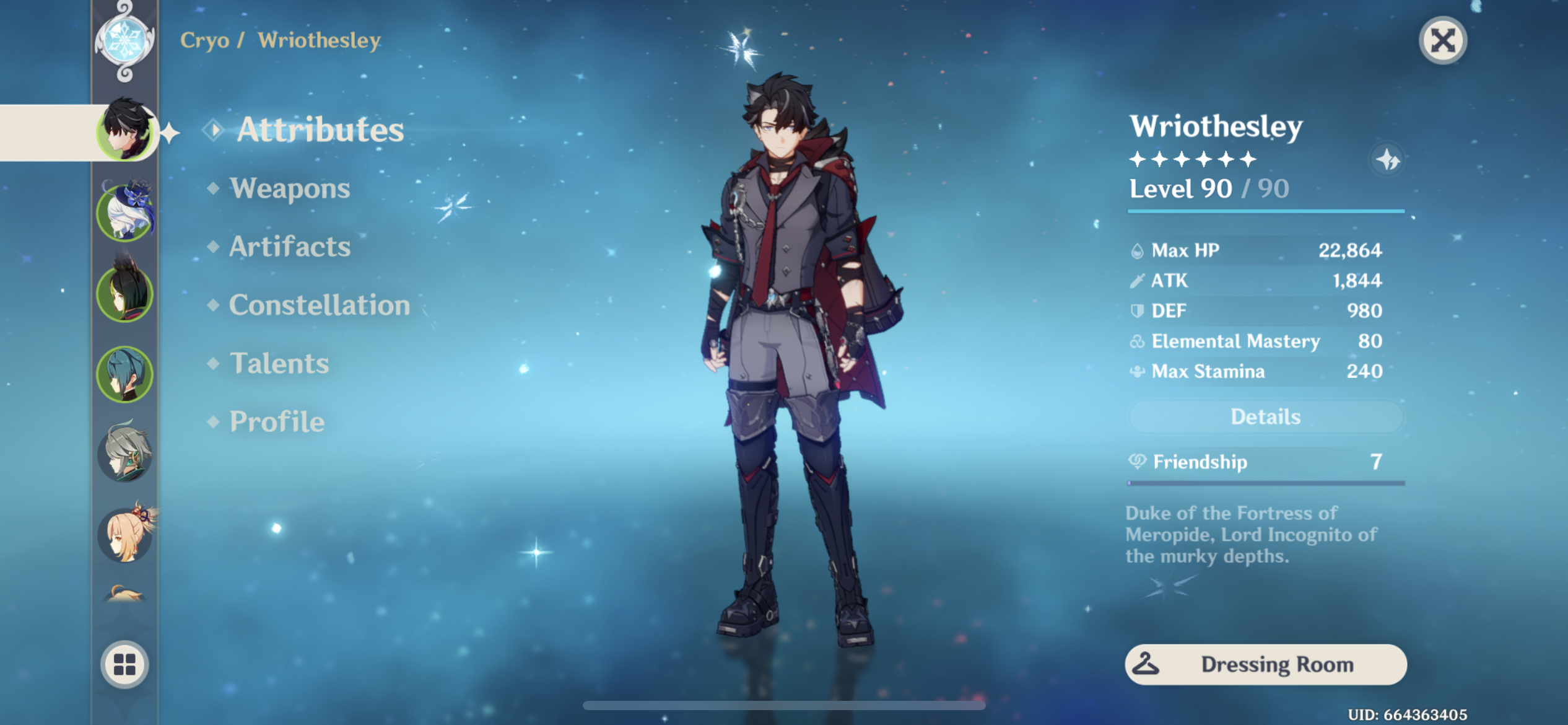Switch to the Talents section
The image size is (1568, 725).
point(279,363)
